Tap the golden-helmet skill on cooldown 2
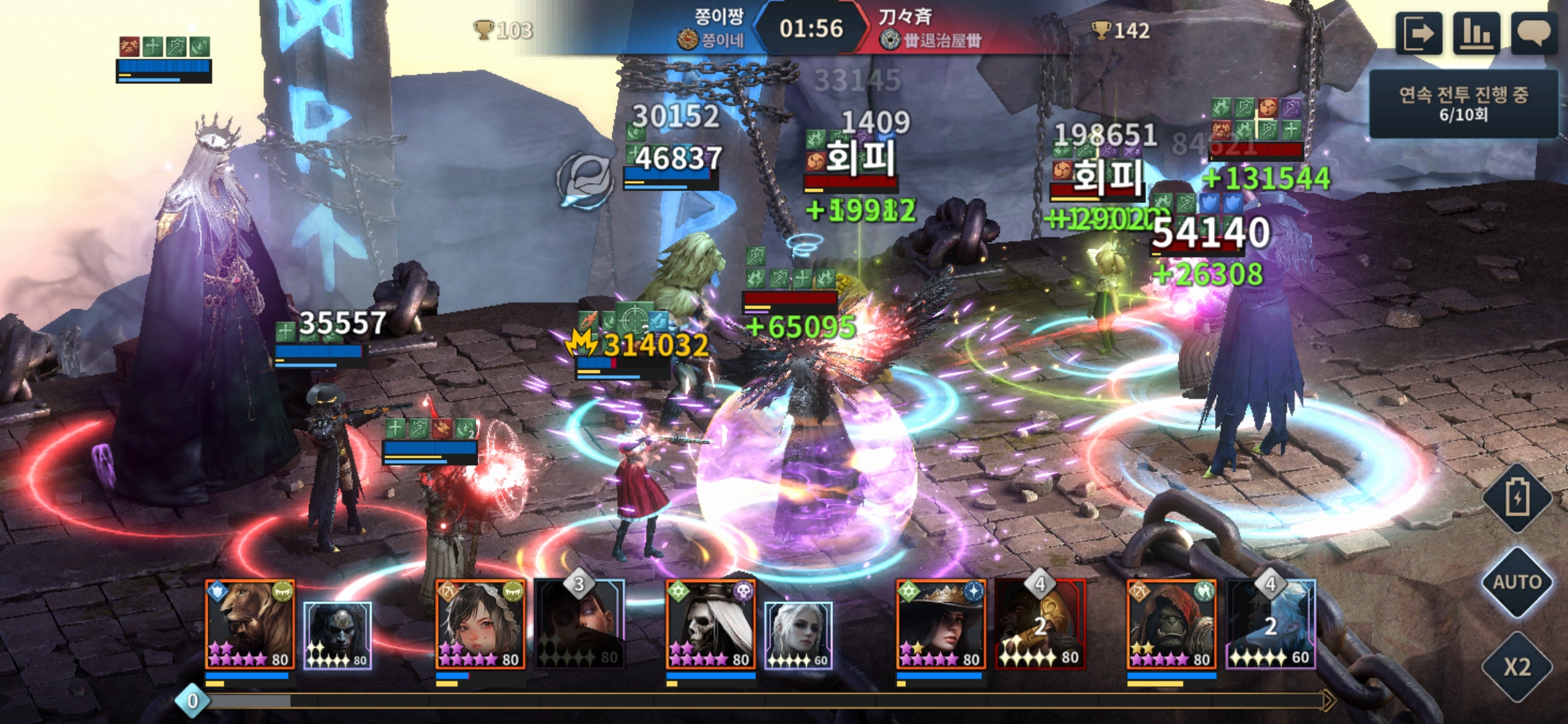The height and width of the screenshot is (724, 1568). pos(1040,625)
